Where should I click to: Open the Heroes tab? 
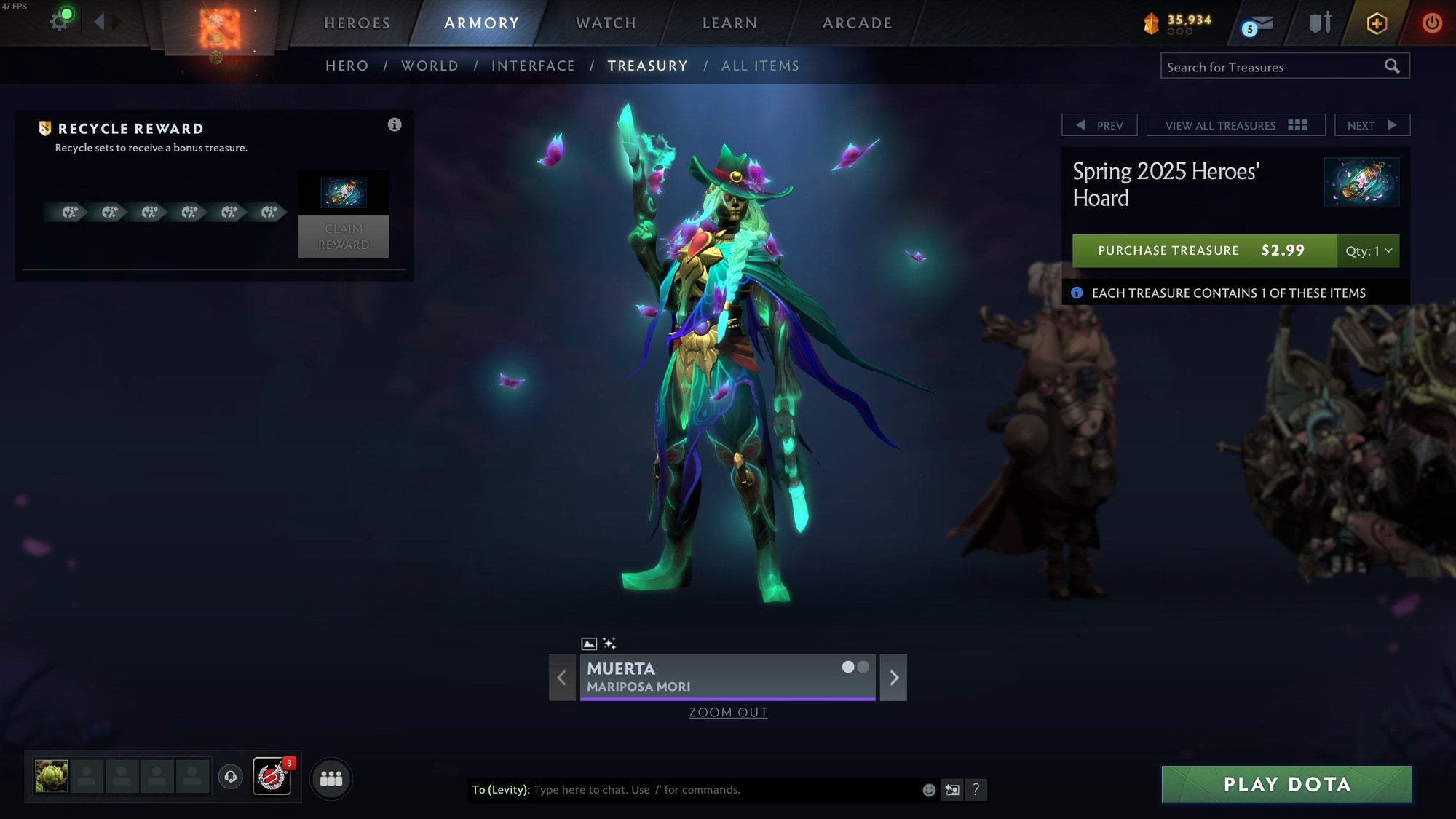coord(357,23)
